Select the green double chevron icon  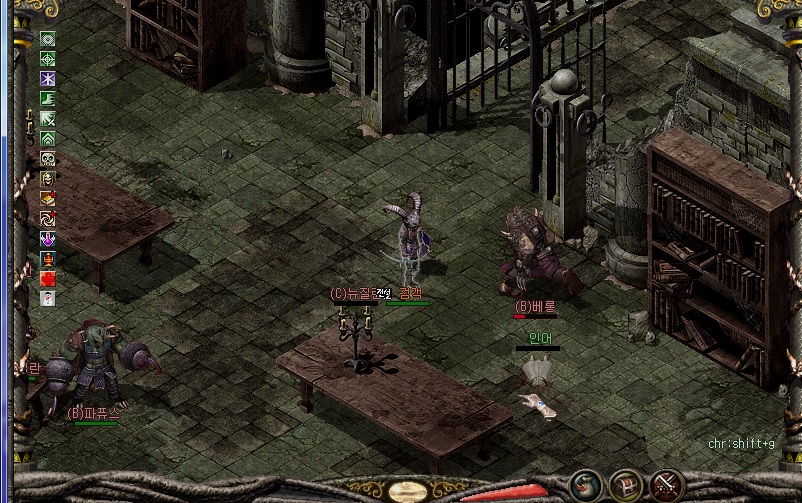pos(47,139)
